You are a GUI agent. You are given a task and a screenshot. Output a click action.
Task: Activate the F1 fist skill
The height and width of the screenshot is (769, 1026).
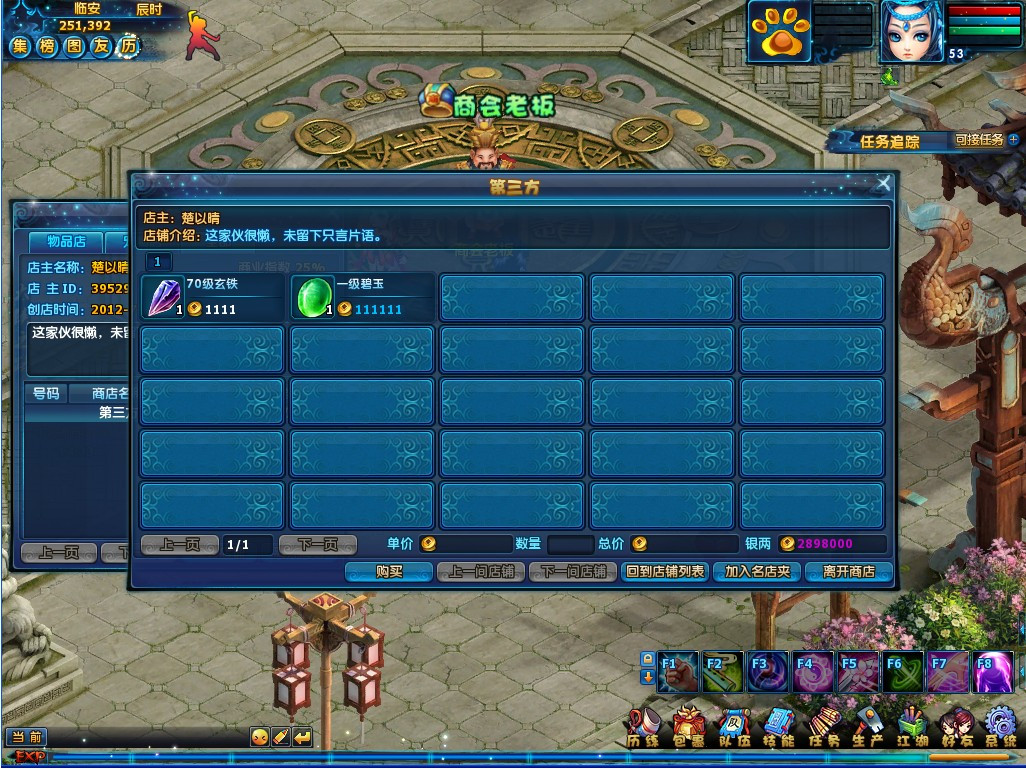coord(679,672)
